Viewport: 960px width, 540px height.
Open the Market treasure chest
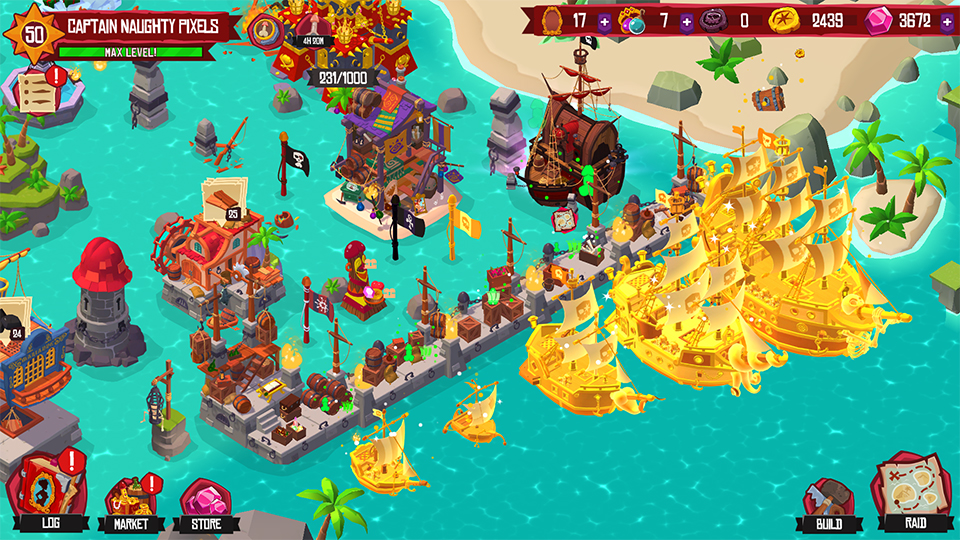point(130,495)
